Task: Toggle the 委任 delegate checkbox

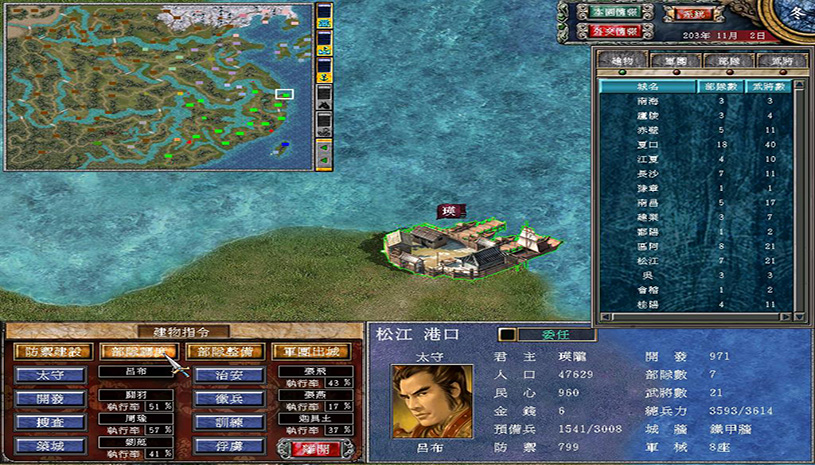Action: 507,334
